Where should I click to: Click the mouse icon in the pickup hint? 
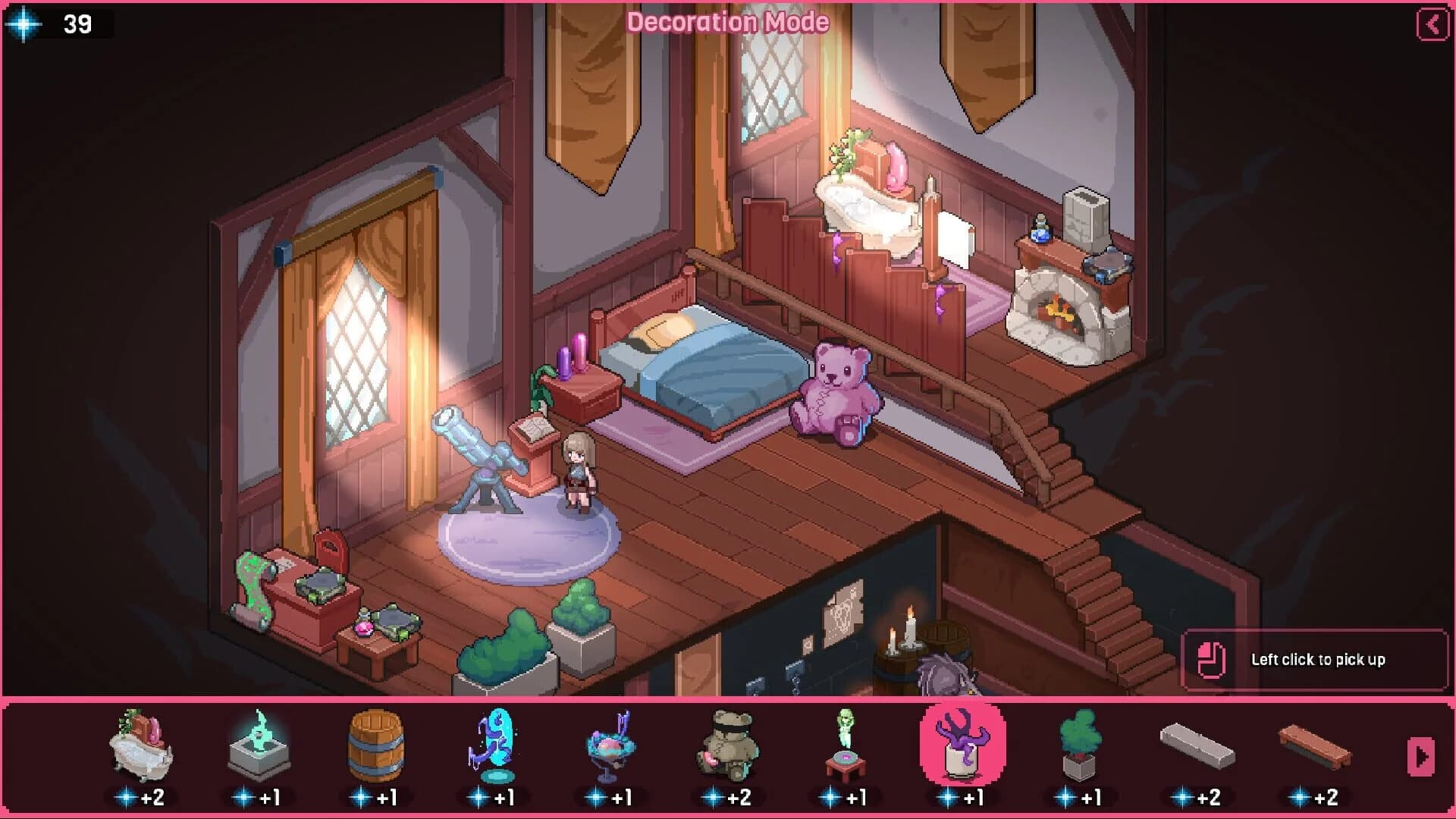pos(1211,659)
